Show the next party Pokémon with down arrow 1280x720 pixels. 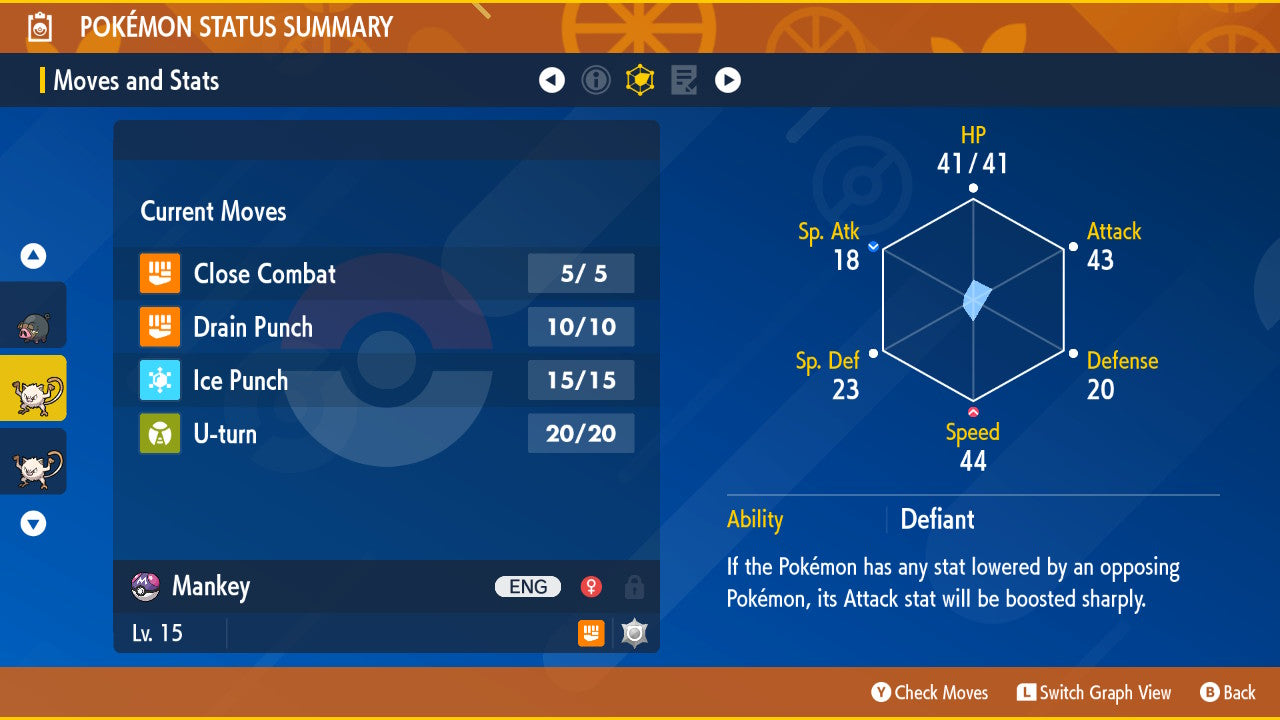34,523
